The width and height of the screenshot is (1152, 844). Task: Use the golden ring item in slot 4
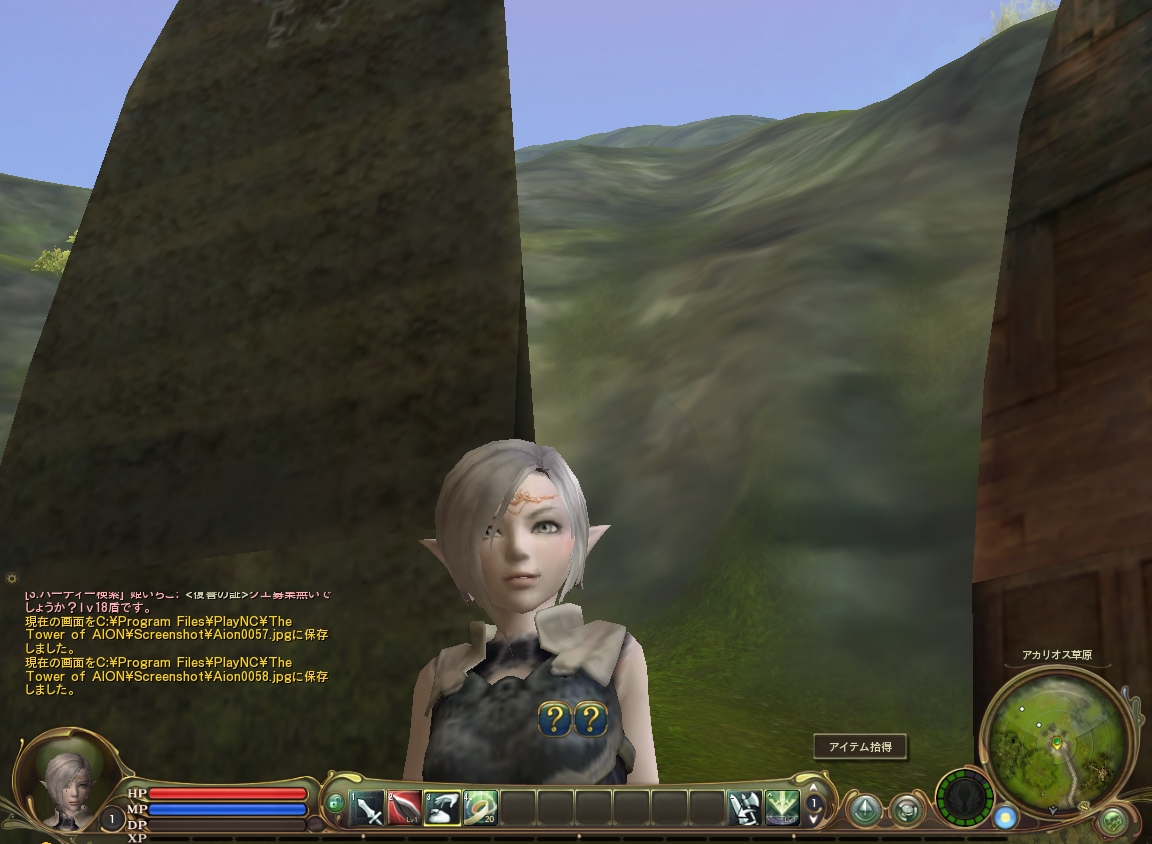[x=480, y=807]
